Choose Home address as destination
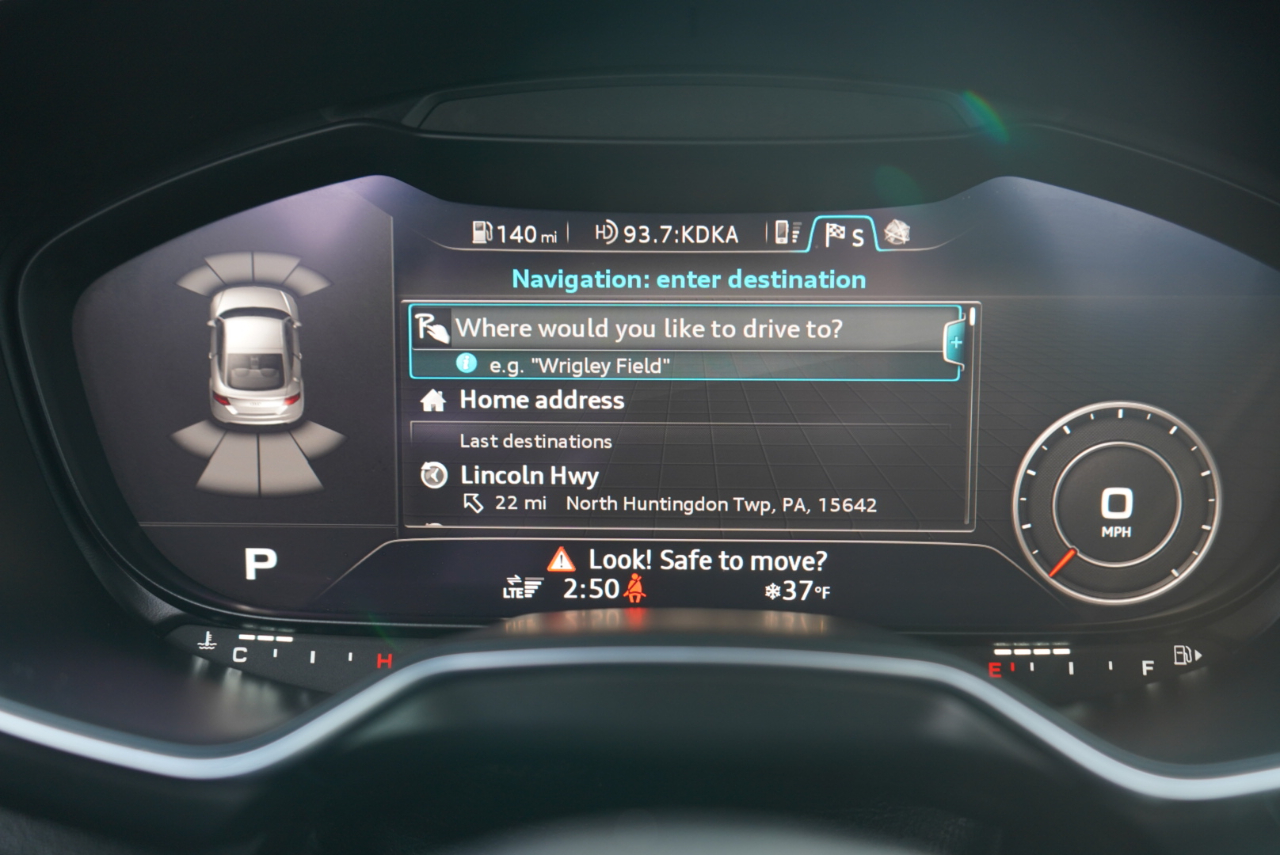This screenshot has width=1280, height=855. (x=541, y=400)
